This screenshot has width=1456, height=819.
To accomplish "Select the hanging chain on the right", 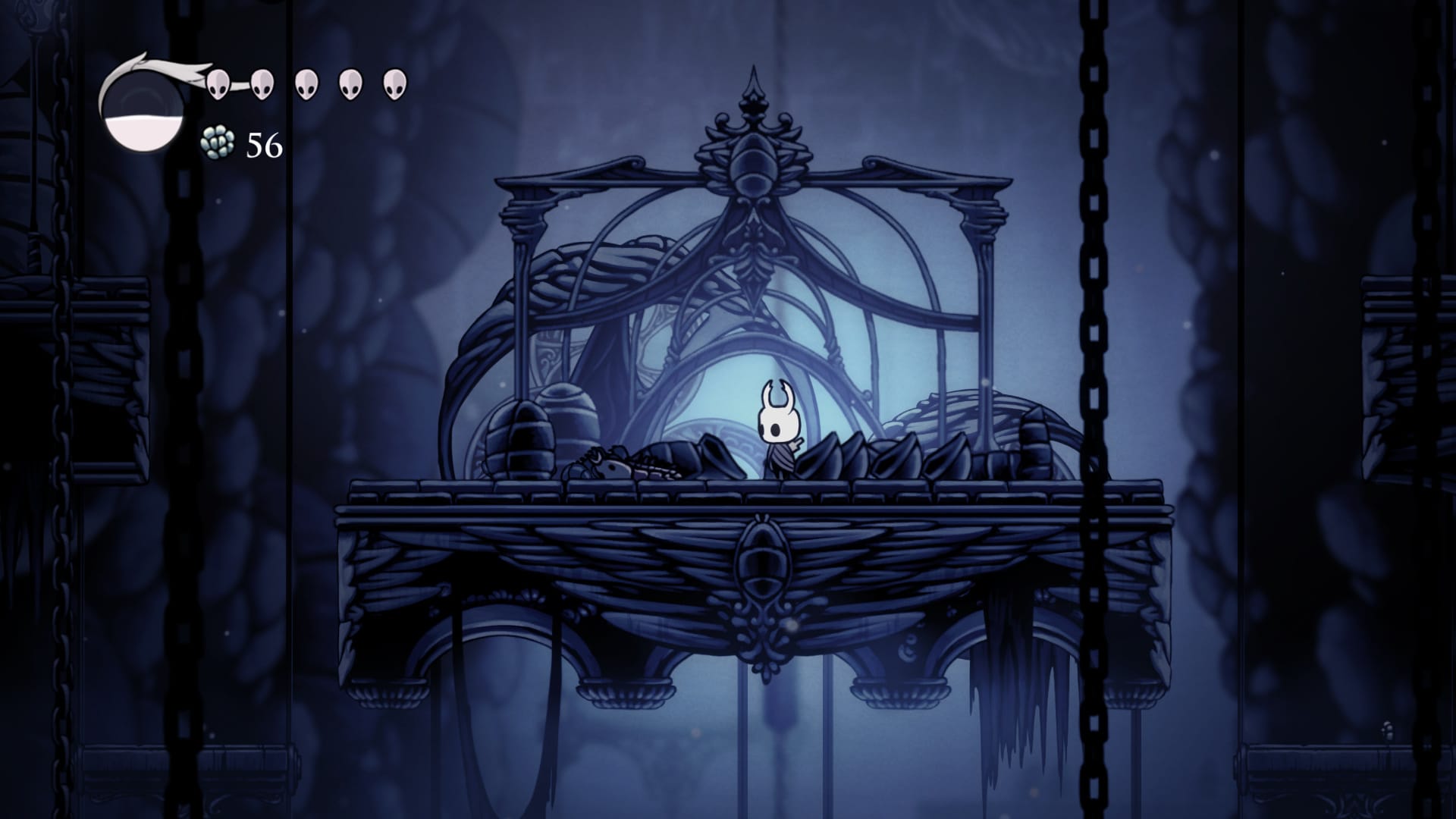I will pos(1092,379).
